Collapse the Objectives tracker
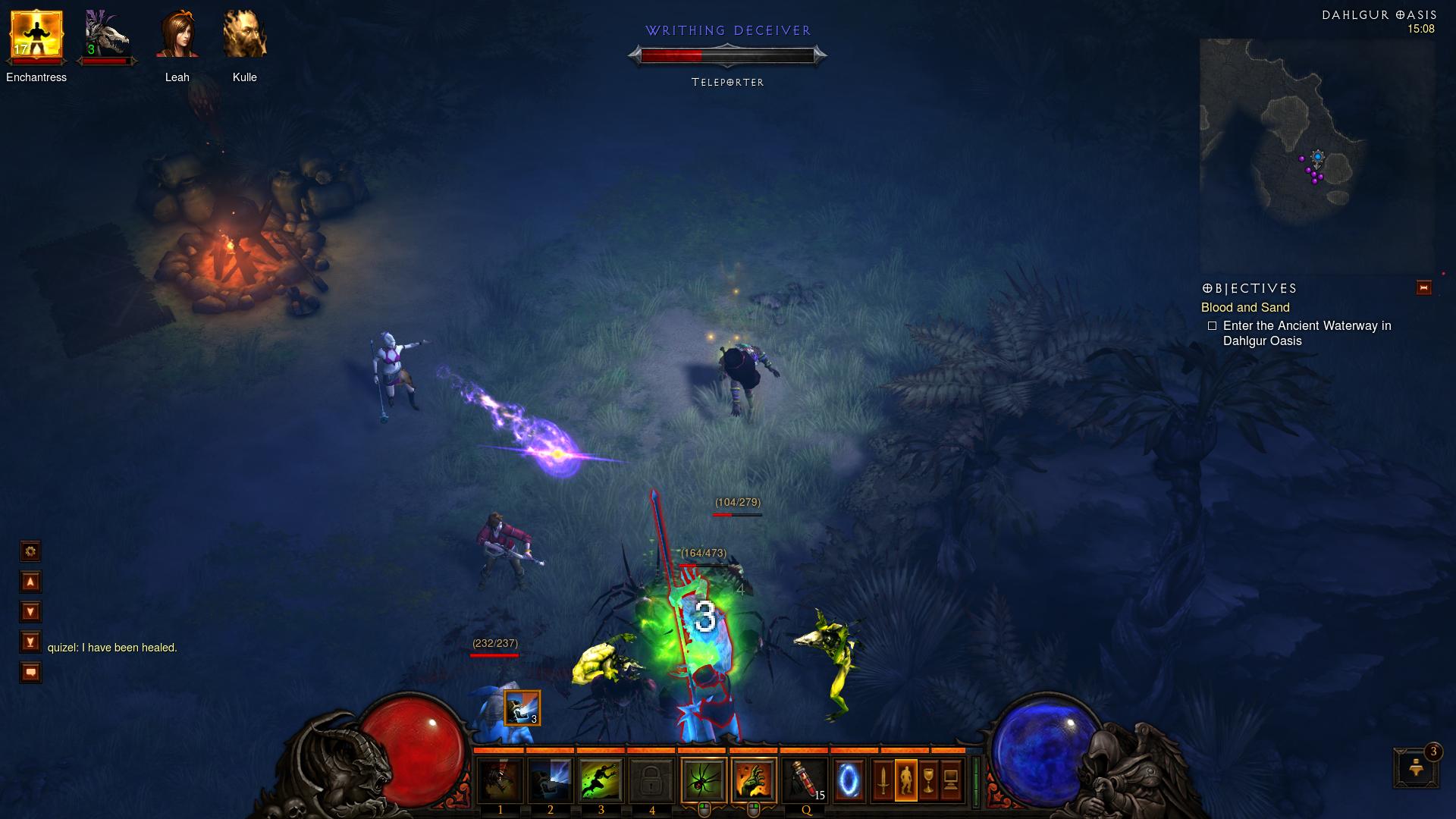 (x=1423, y=288)
